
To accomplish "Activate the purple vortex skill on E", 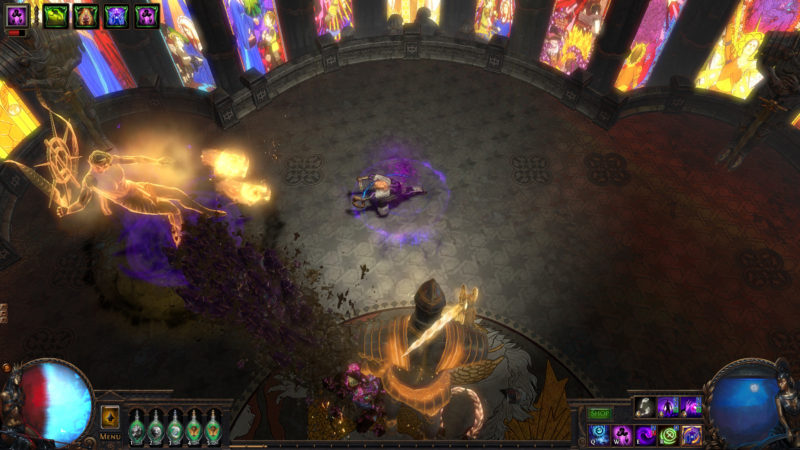I will 646,435.
